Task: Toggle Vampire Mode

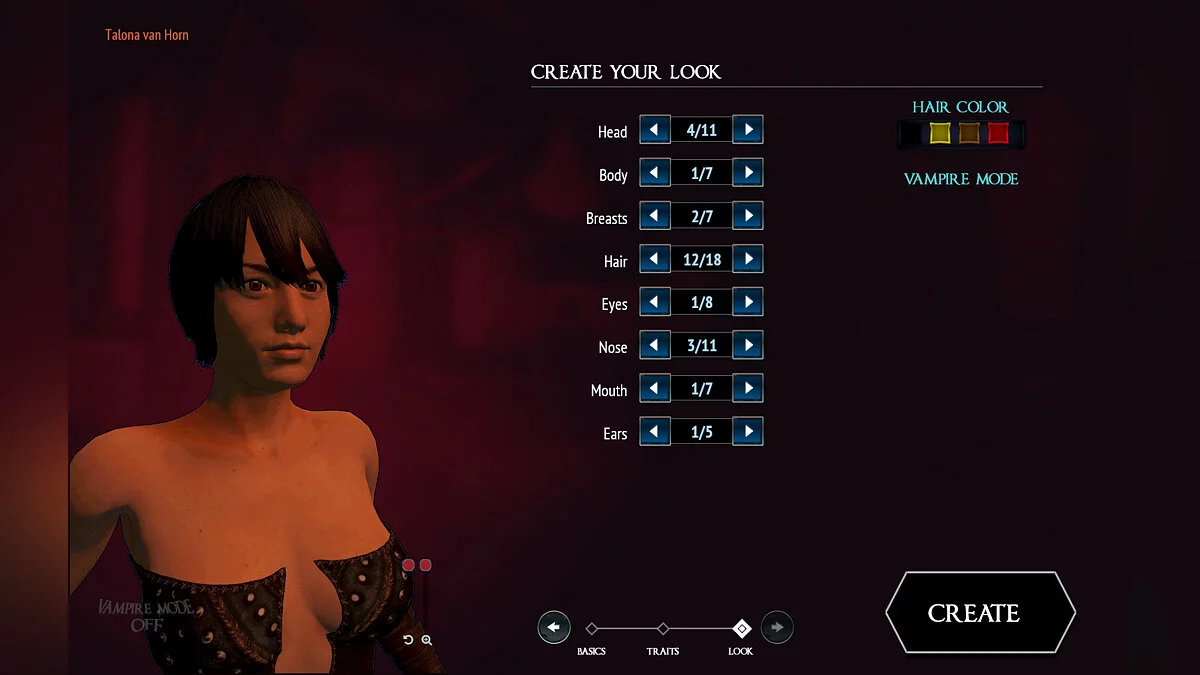Action: point(961,179)
